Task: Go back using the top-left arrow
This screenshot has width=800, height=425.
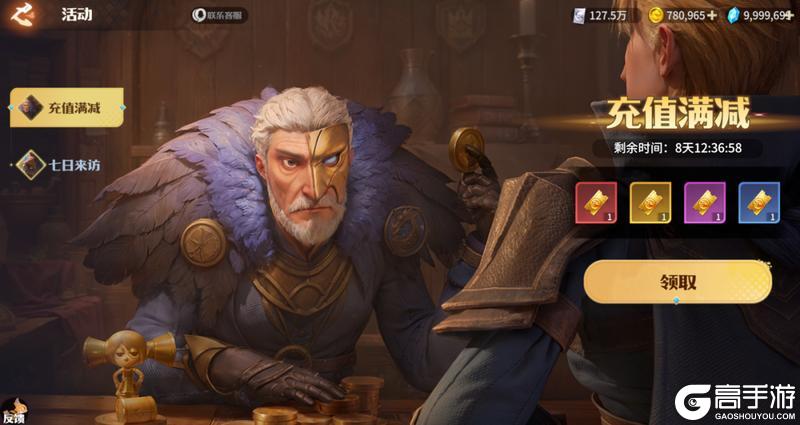Action: click(21, 14)
